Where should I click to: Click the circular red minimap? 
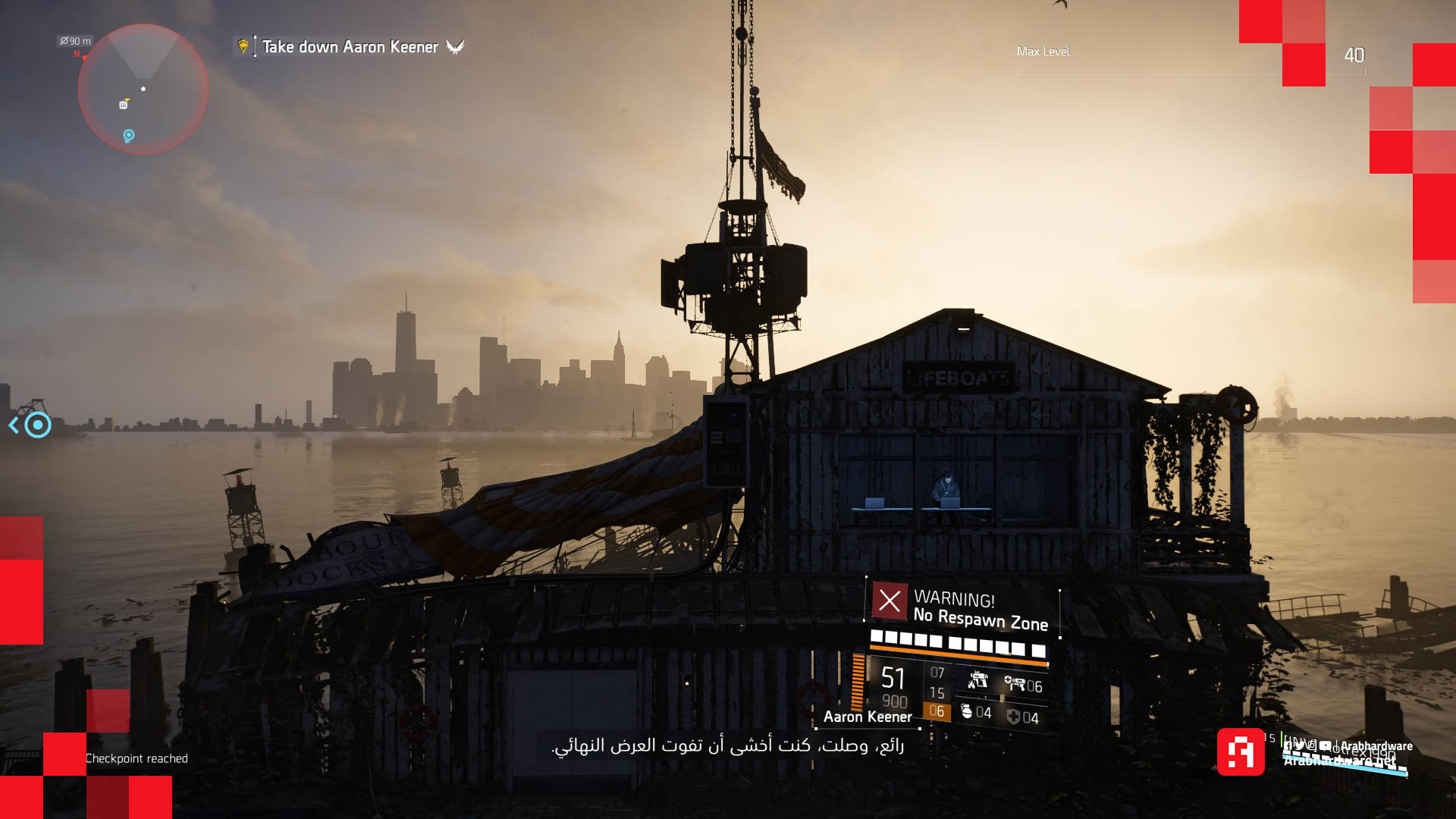point(143,89)
